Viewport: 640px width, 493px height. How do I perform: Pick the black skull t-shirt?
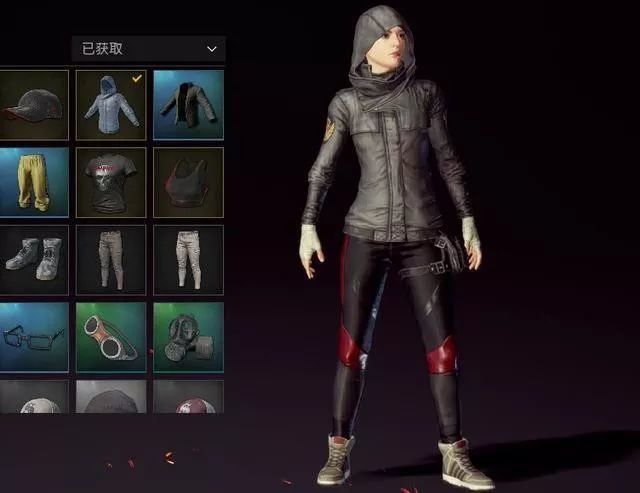(110, 182)
